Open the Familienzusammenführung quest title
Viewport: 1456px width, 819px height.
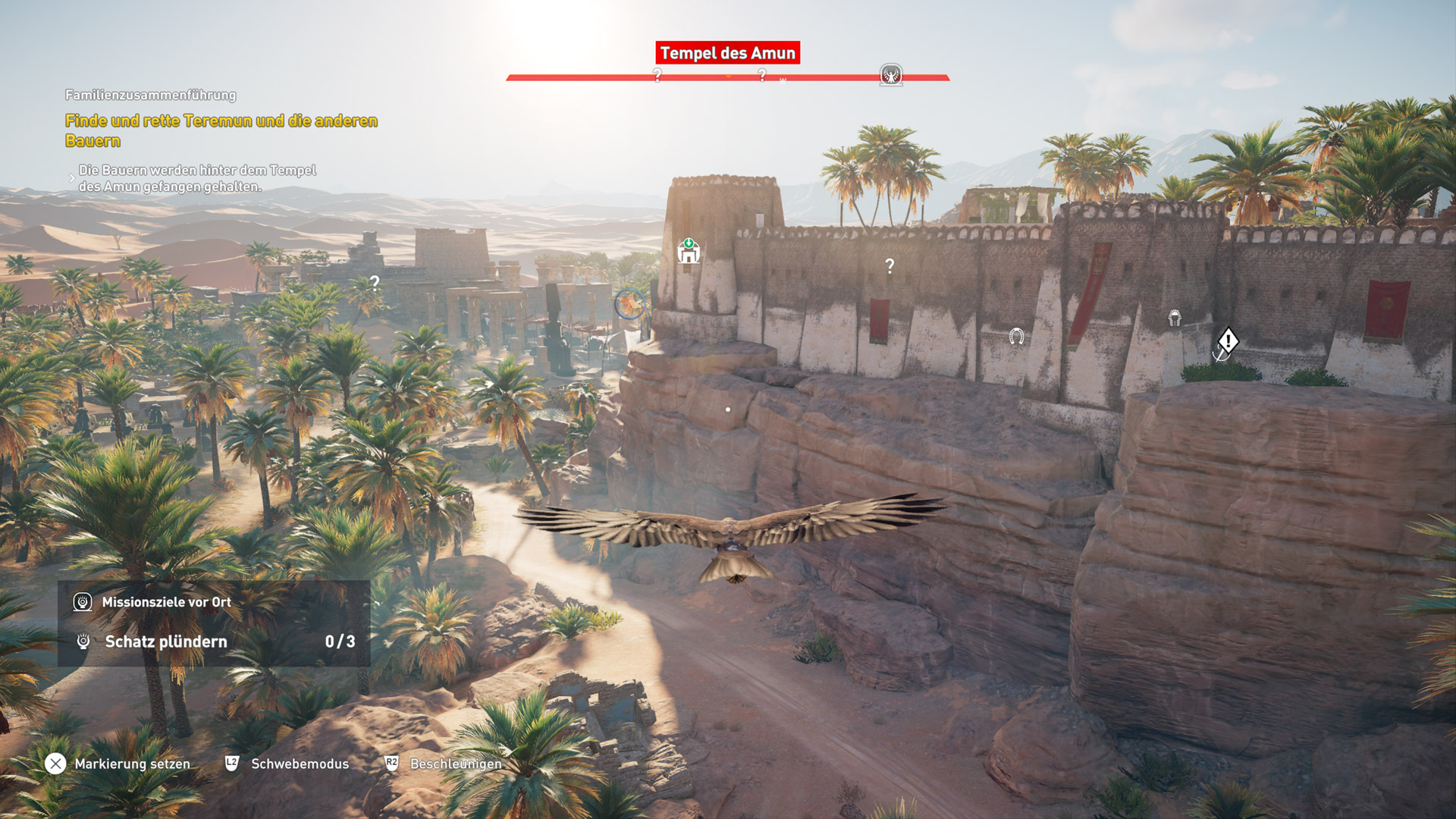(x=150, y=95)
